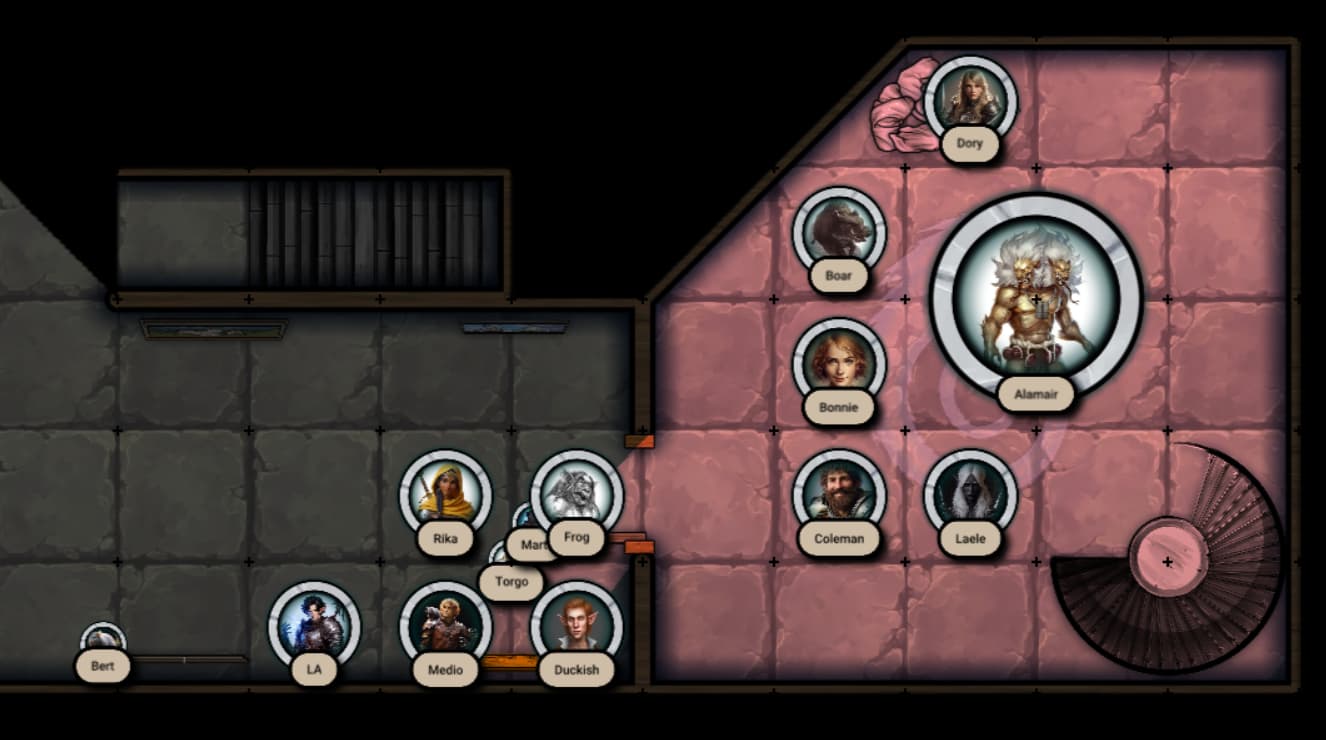Choose the Duckish elf token
The height and width of the screenshot is (740, 1326).
(577, 625)
